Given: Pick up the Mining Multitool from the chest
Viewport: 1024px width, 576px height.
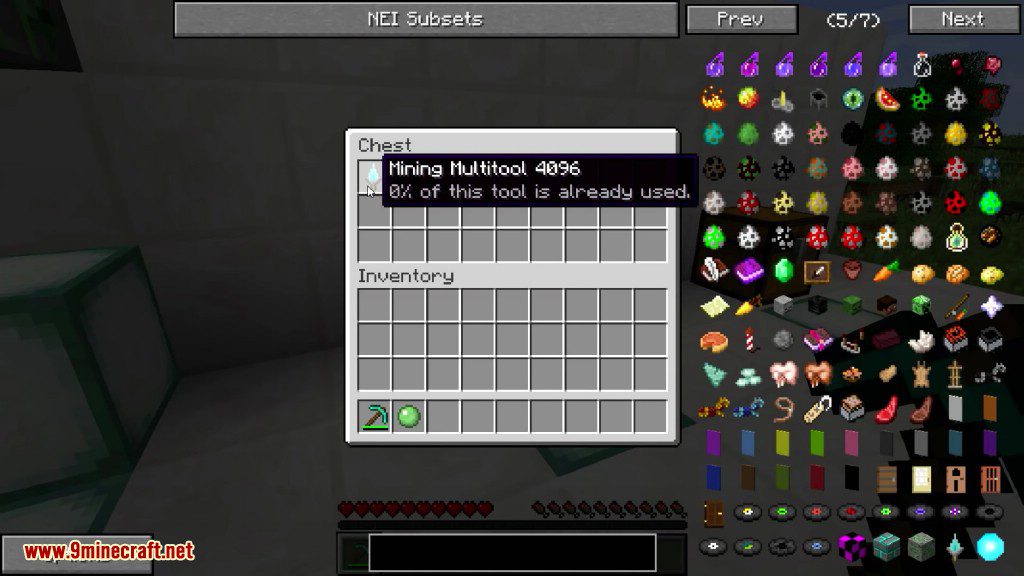Looking at the screenshot, I should 374,177.
